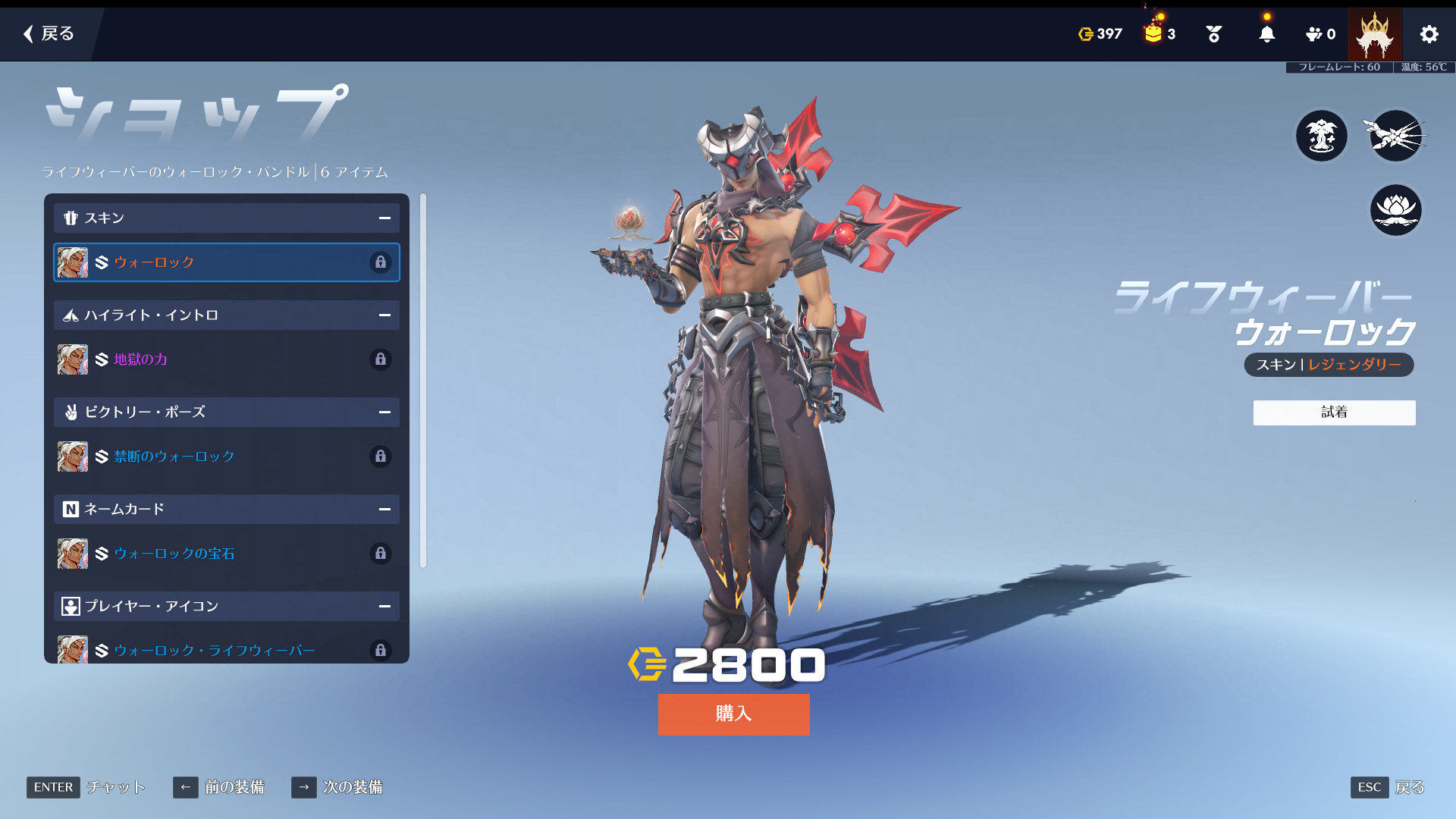View the healing tree ability icon

[x=1321, y=136]
